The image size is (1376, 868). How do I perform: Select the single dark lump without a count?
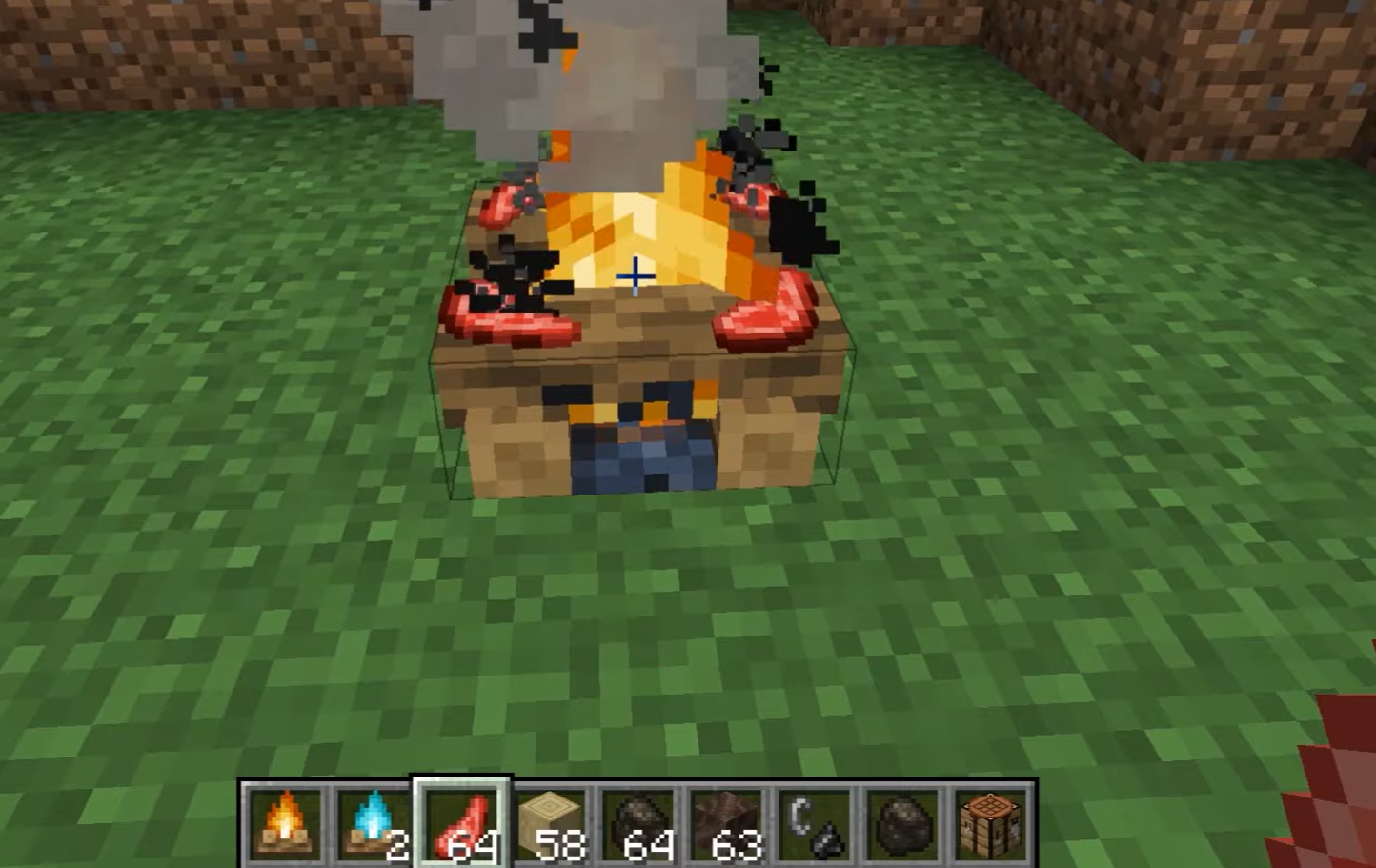click(902, 822)
